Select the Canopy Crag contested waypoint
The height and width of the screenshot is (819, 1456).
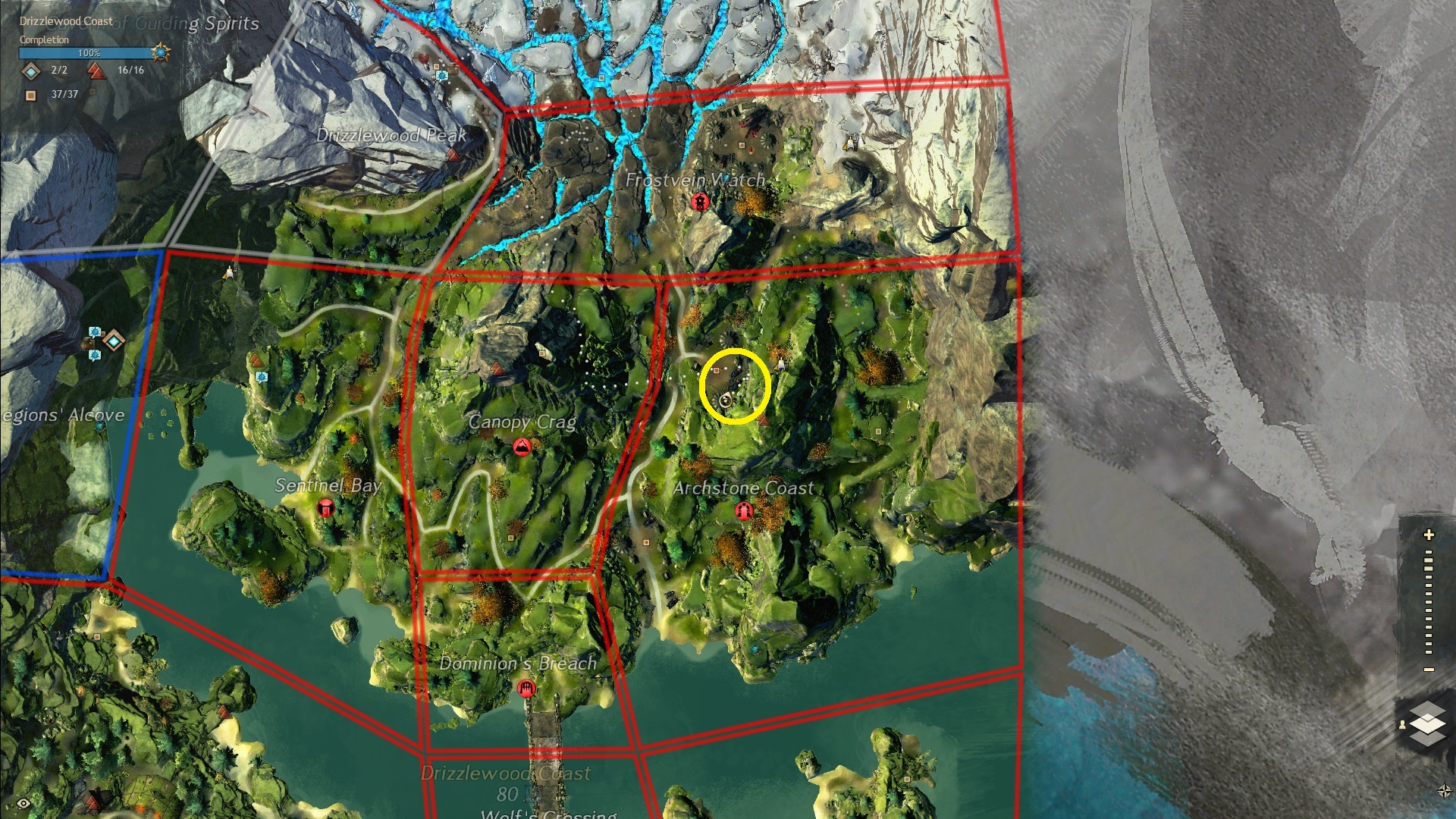pyautogui.click(x=522, y=447)
